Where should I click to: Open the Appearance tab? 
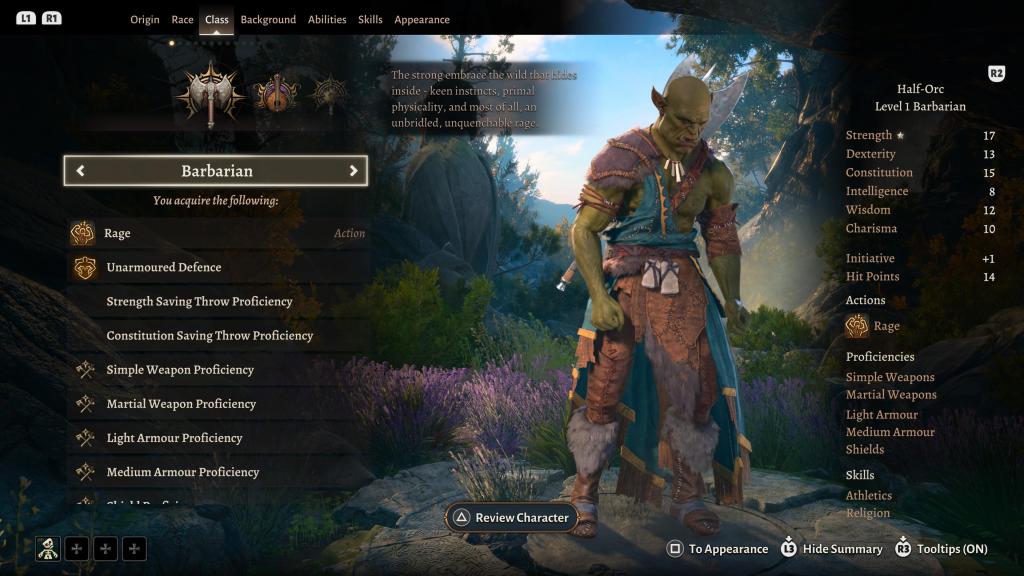point(422,20)
